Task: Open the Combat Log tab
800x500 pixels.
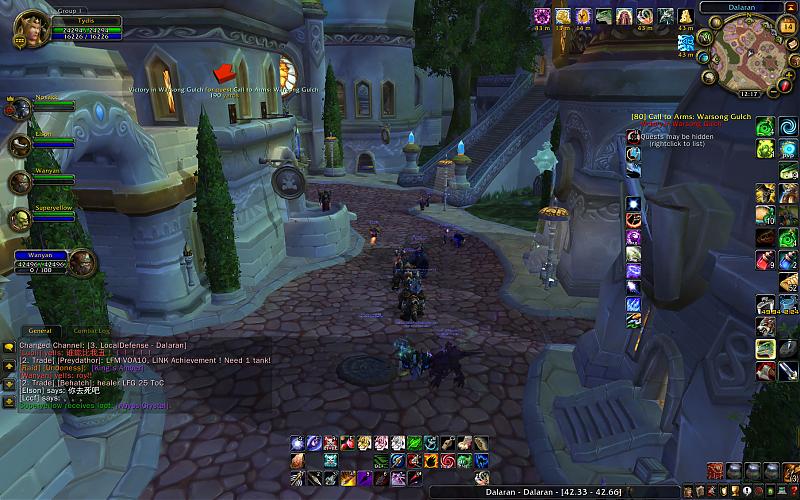Action: (91, 330)
